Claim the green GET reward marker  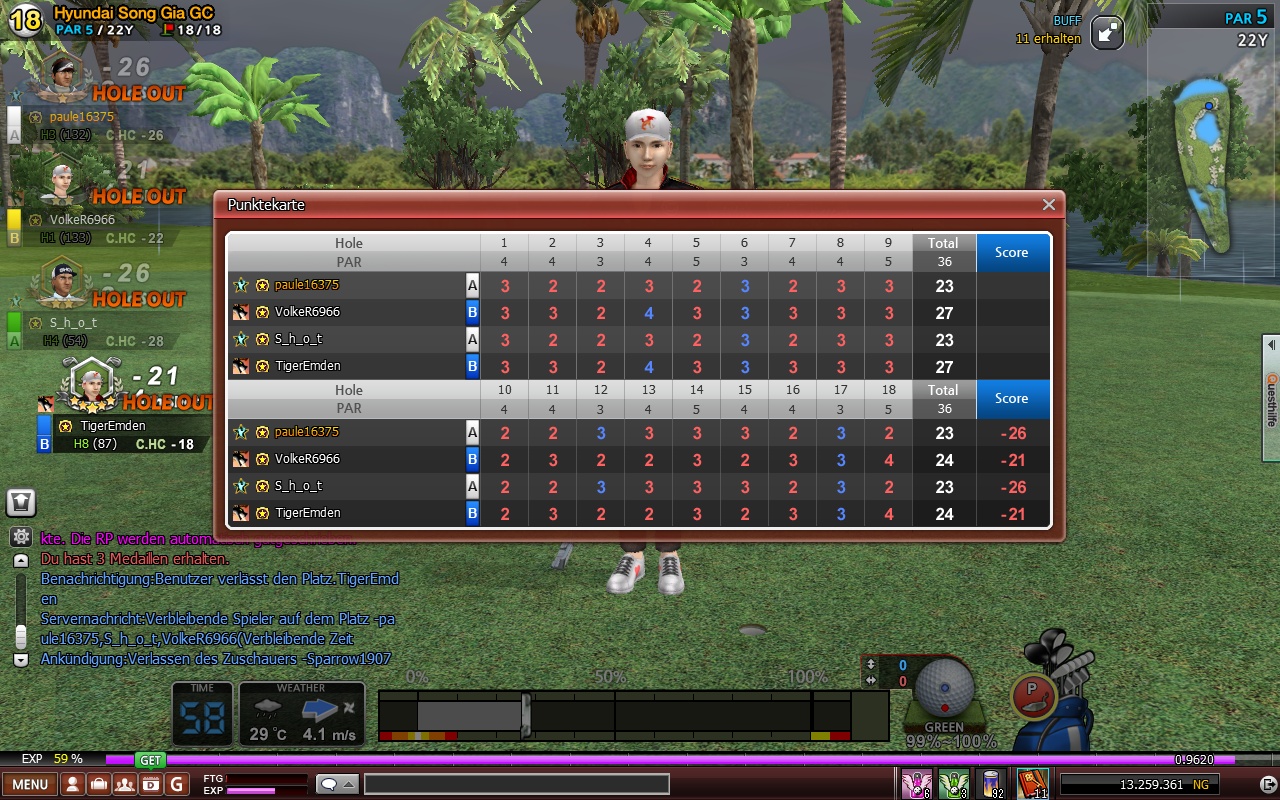150,760
